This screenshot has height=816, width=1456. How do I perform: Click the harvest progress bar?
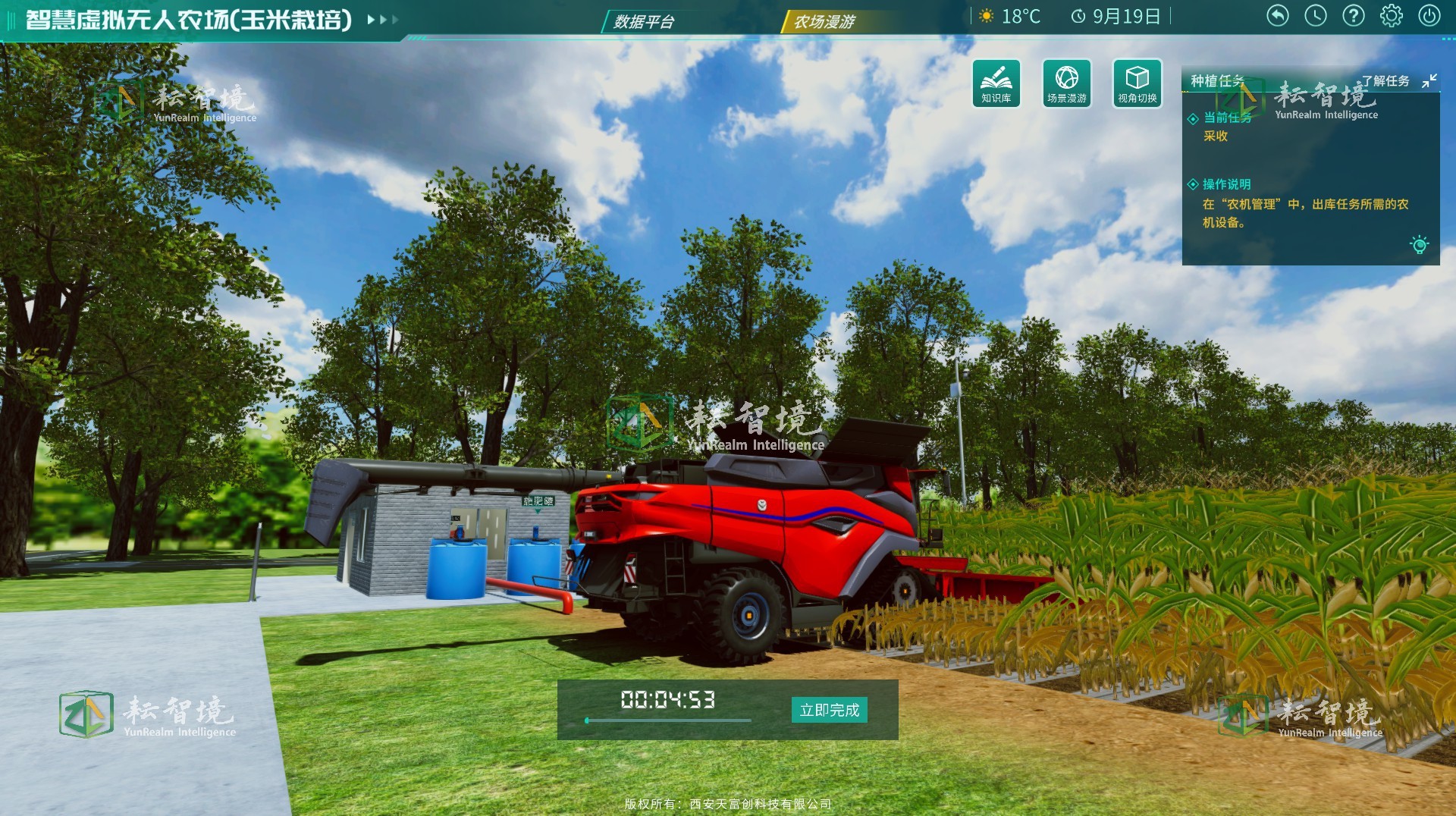[x=668, y=720]
